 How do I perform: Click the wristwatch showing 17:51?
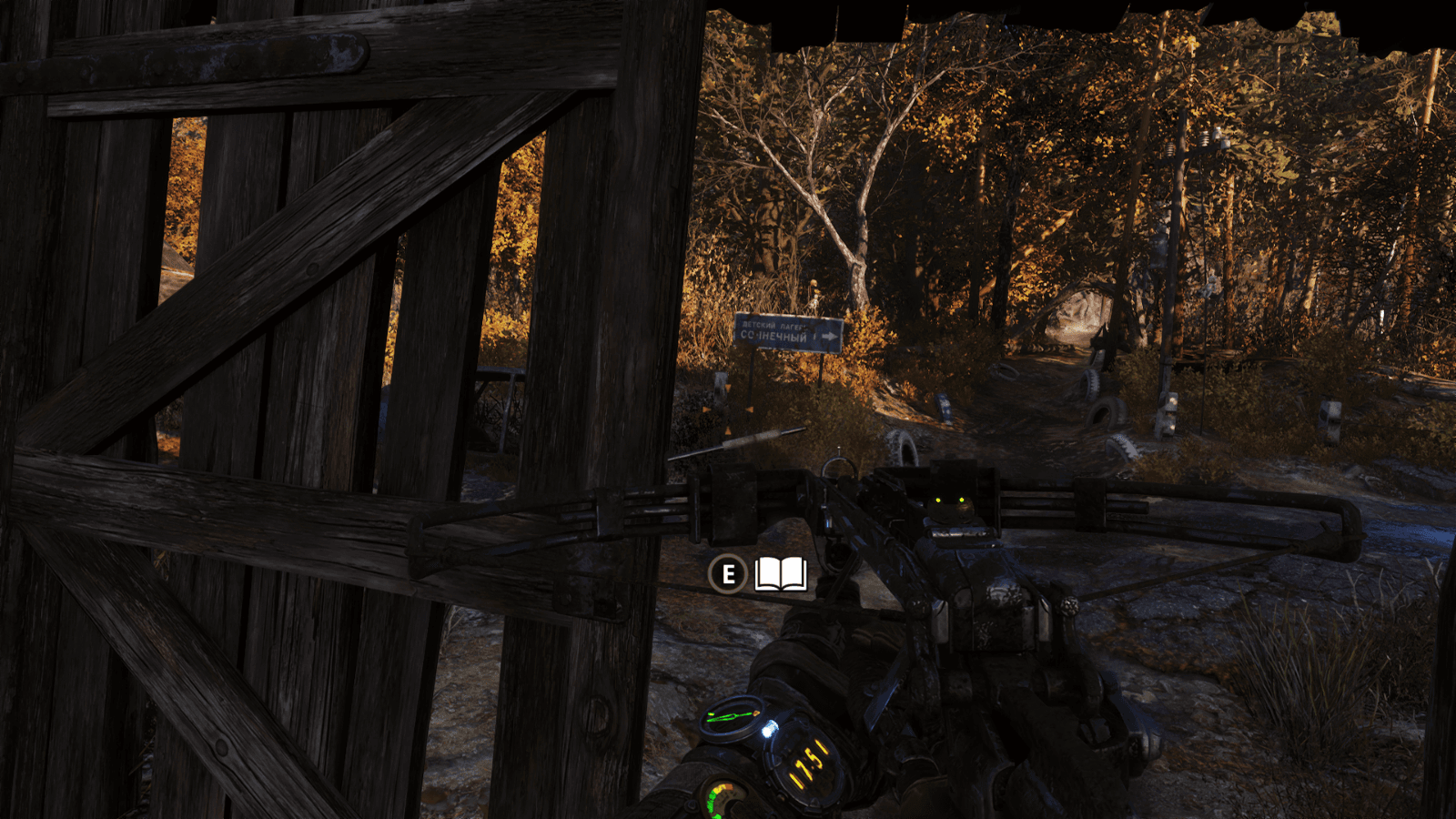pos(811,767)
